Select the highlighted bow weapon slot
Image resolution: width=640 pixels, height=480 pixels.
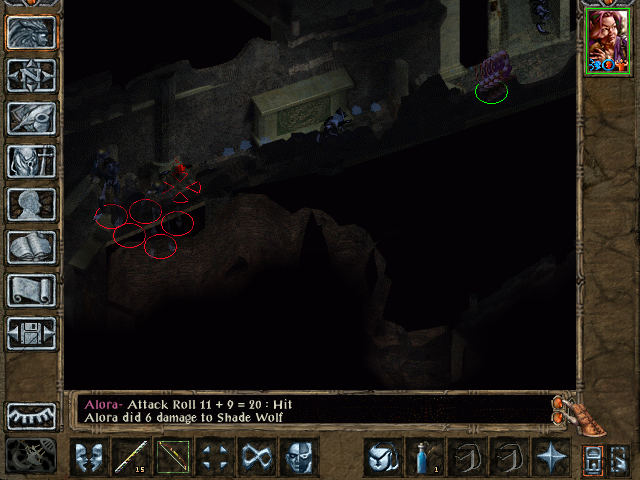[172, 458]
